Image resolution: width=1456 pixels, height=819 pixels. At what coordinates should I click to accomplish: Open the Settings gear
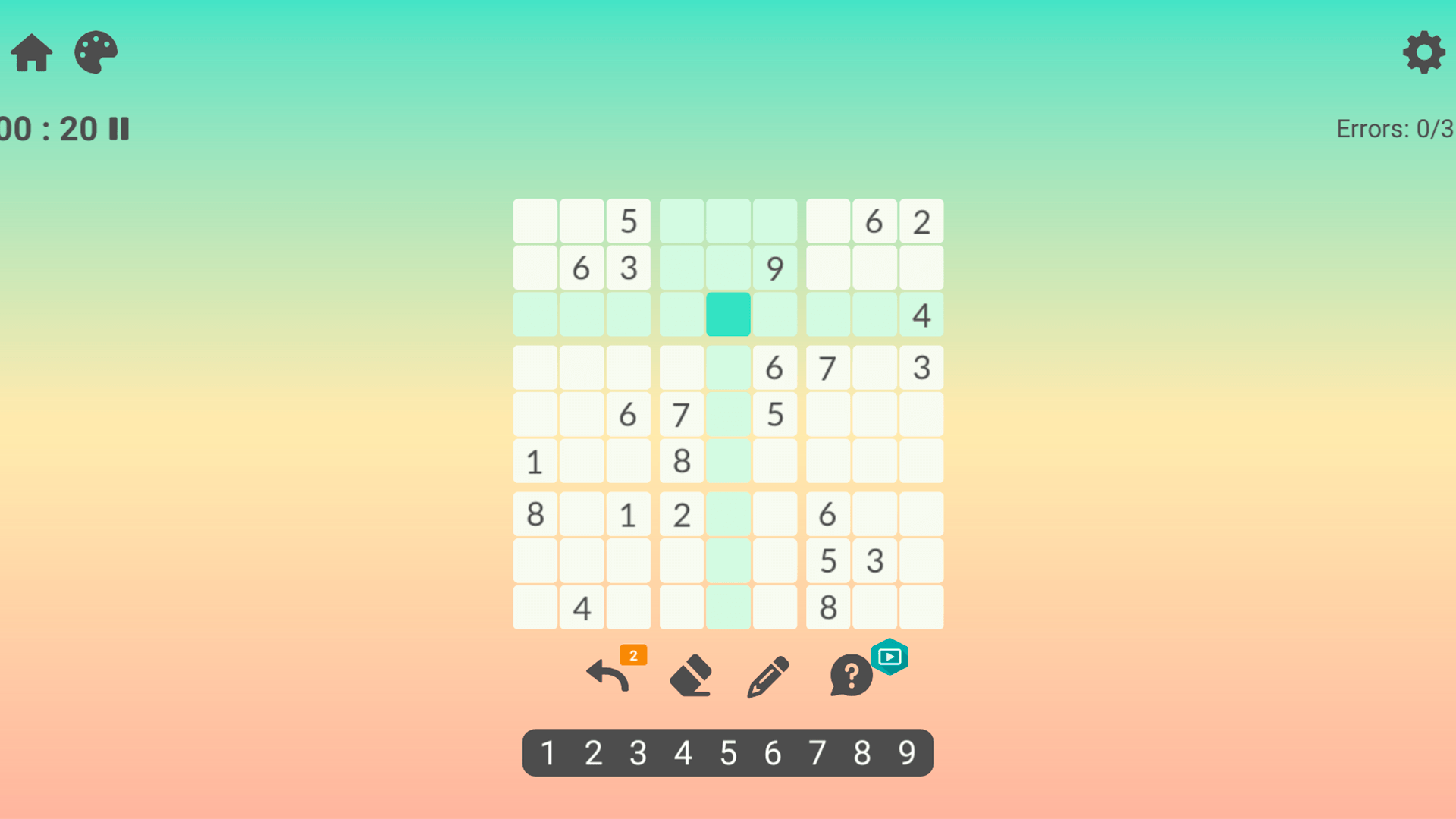click(x=1424, y=52)
